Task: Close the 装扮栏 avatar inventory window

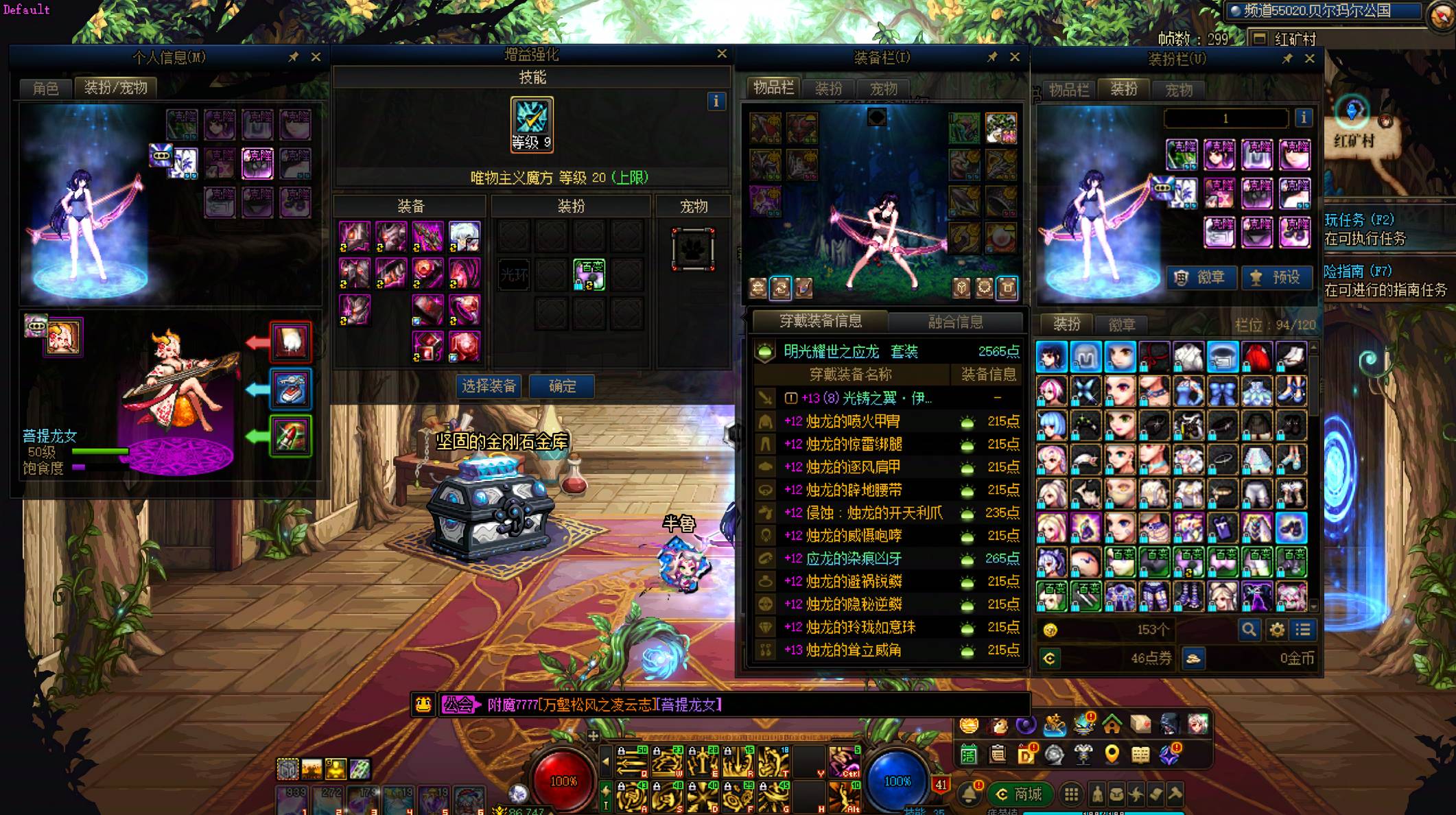Action: pyautogui.click(x=1309, y=58)
